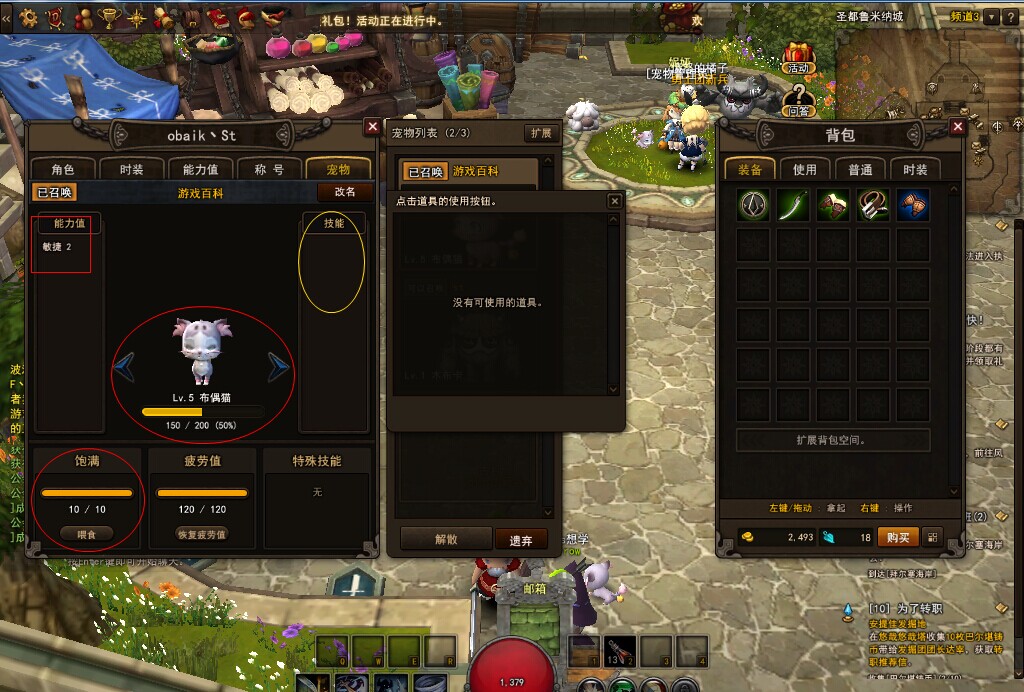Click the 解散 dismiss pet button
The height and width of the screenshot is (692, 1024).
pyautogui.click(x=446, y=539)
